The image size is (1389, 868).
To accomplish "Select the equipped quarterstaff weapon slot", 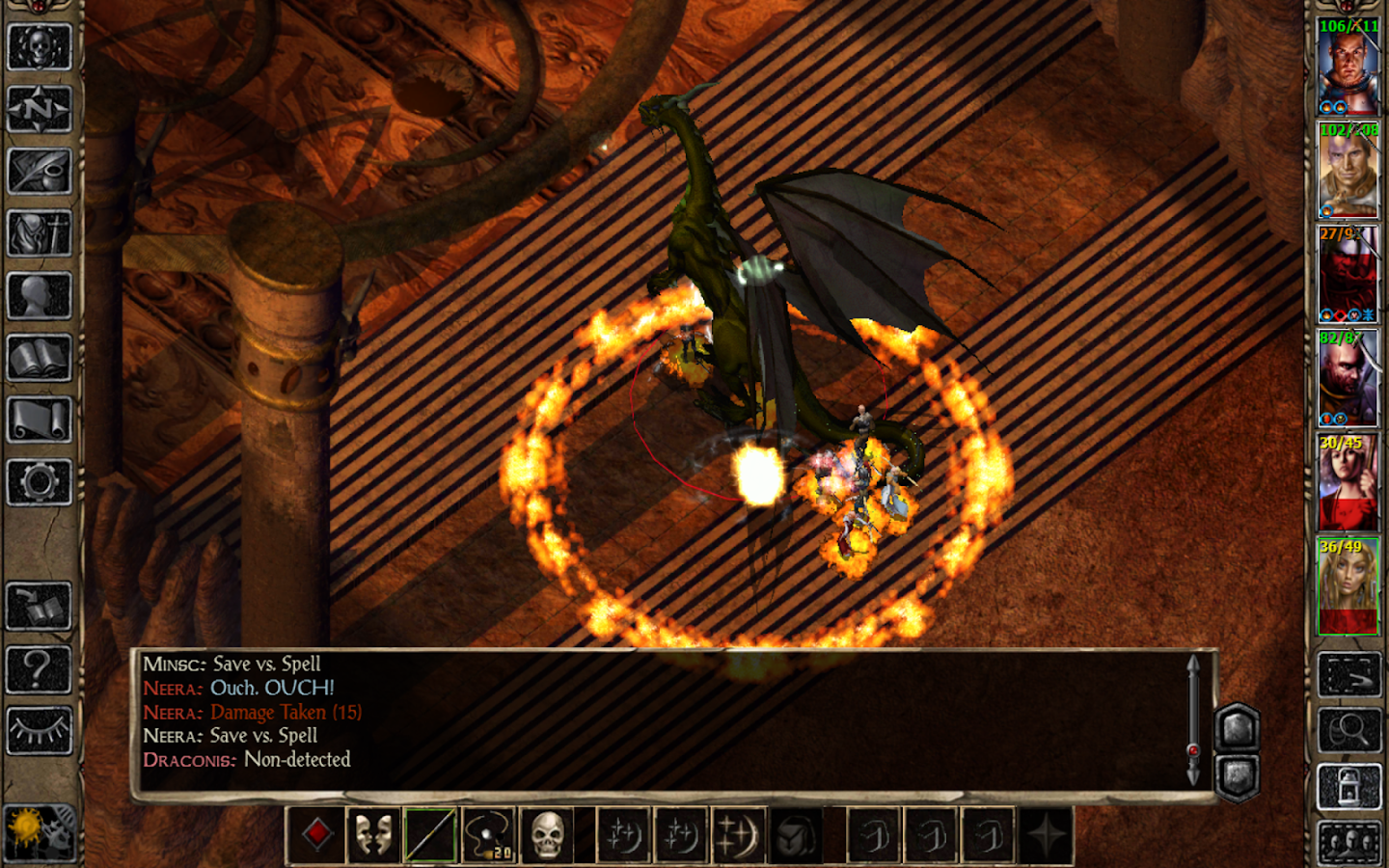I will click(431, 835).
